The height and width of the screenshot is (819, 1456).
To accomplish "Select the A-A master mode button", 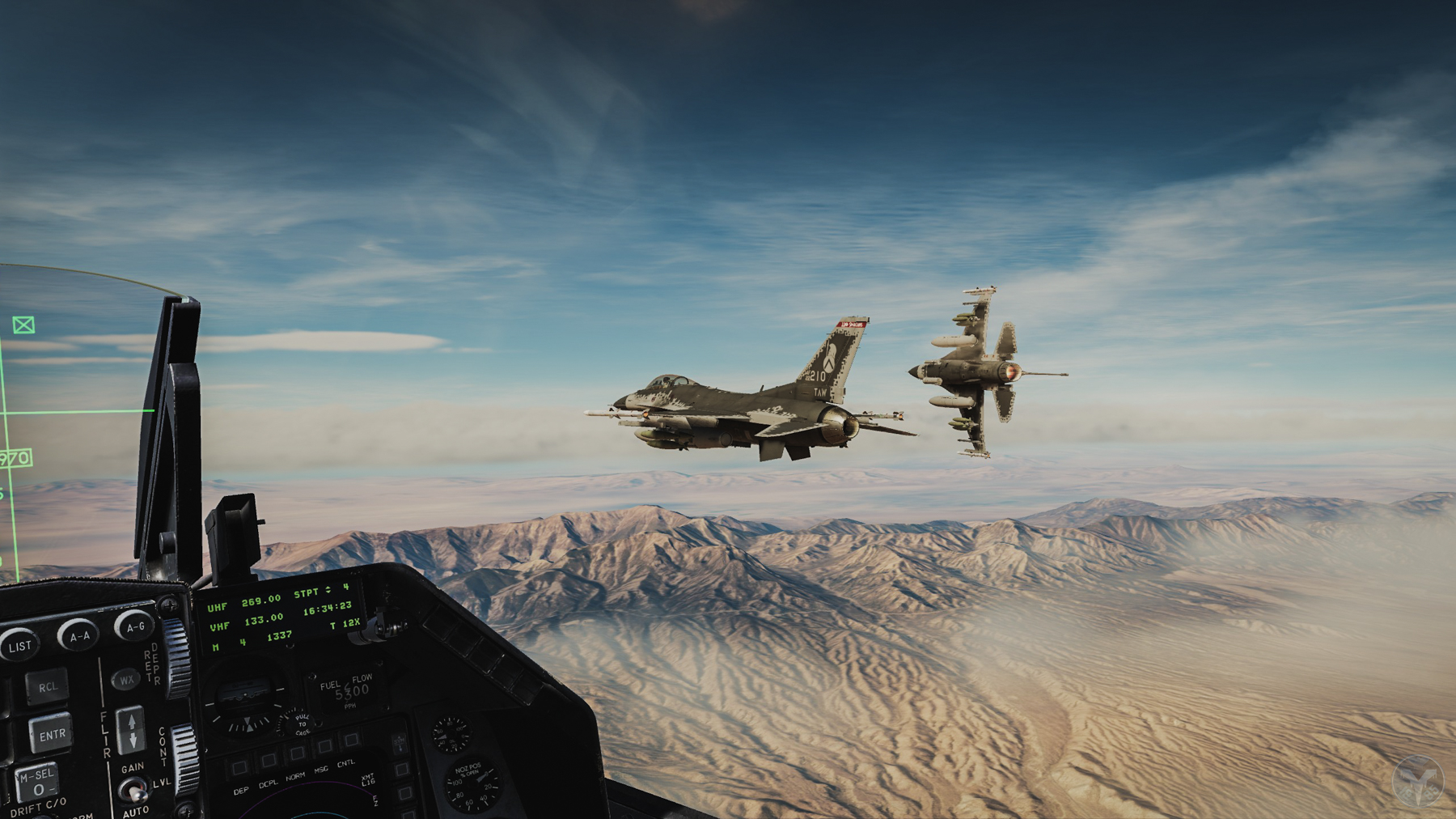I will click(x=78, y=636).
